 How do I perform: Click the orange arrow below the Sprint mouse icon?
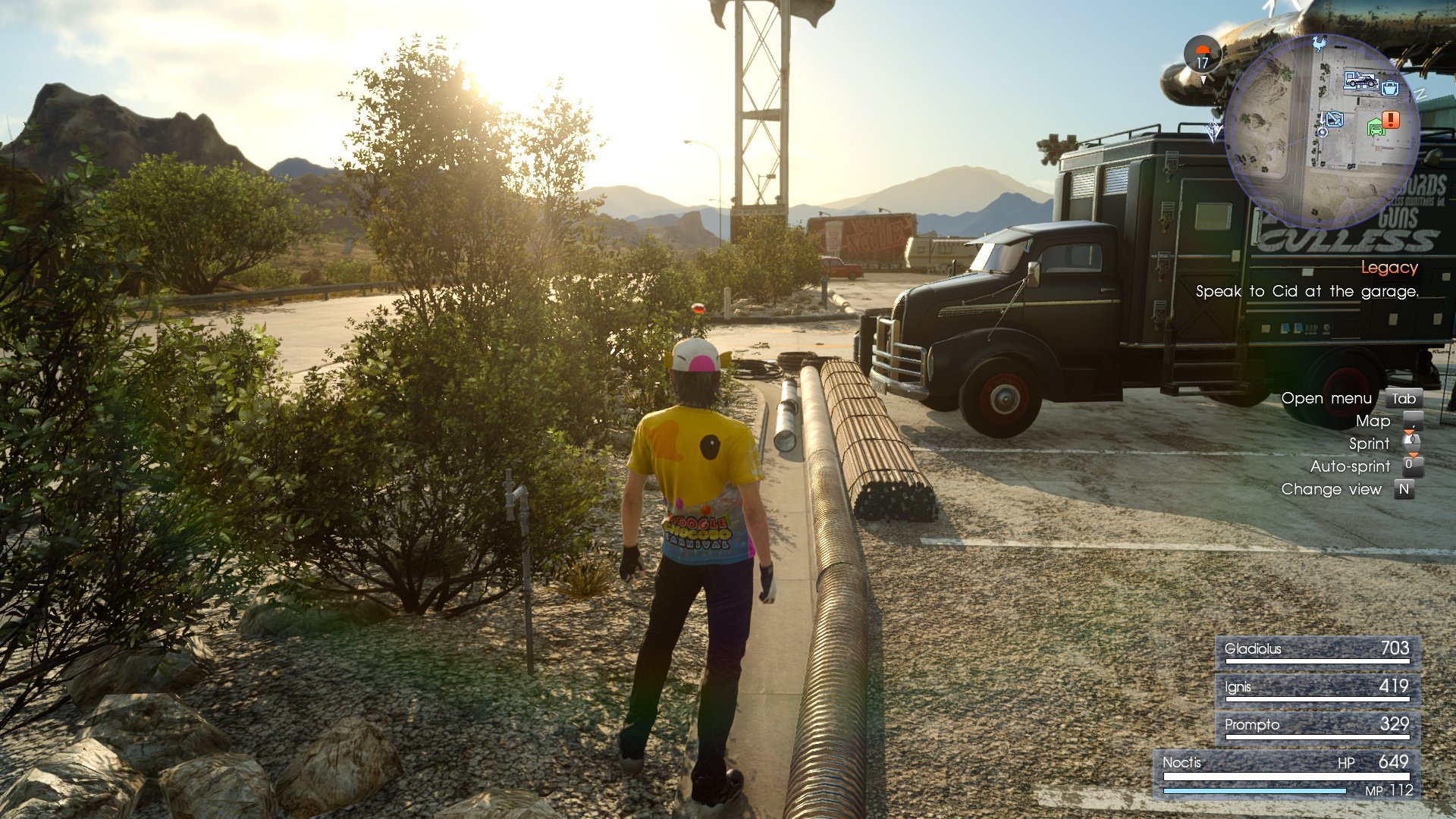1412,454
